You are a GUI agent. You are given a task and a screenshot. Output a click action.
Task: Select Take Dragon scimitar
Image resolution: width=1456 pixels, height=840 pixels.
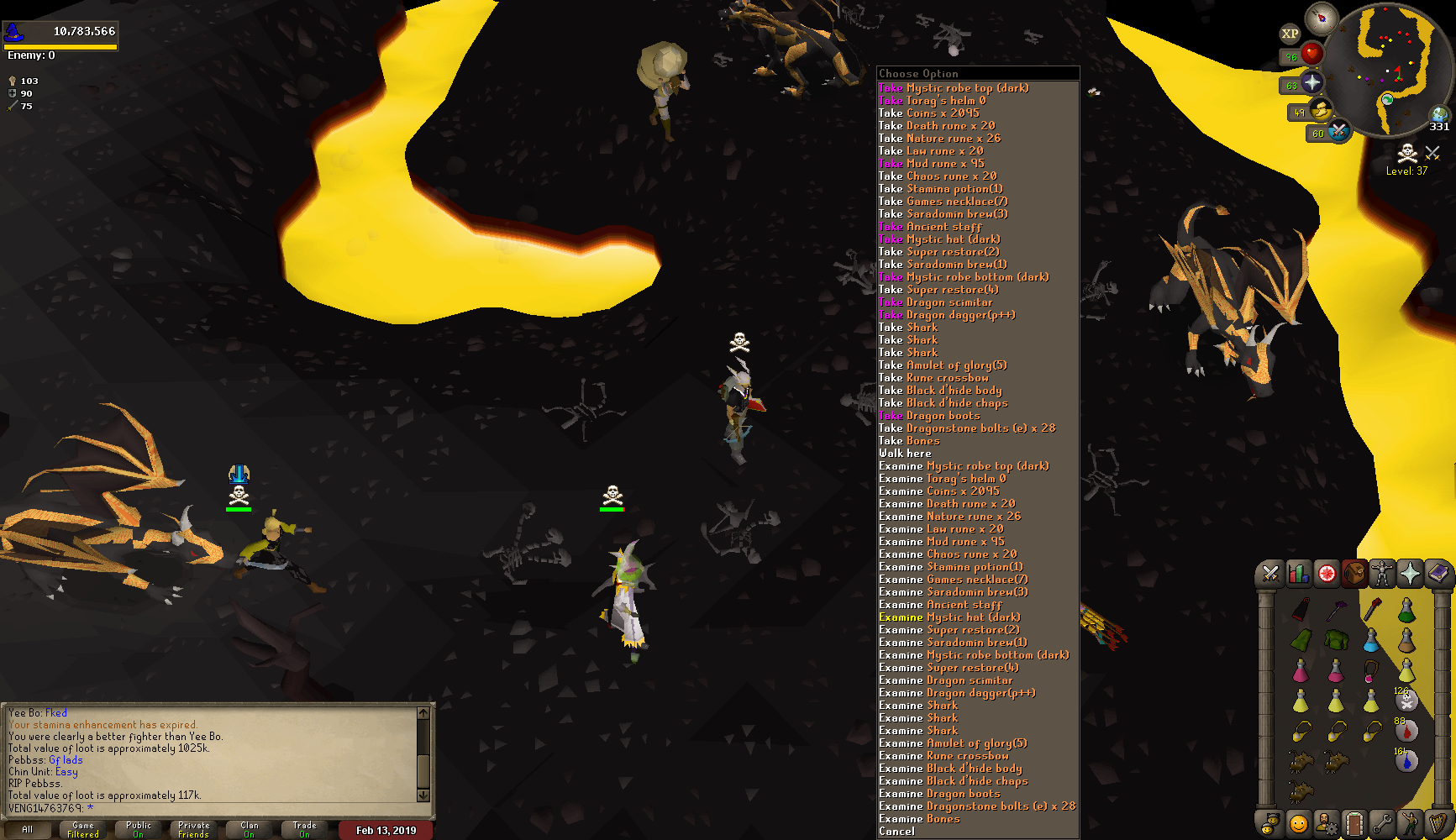tap(935, 302)
